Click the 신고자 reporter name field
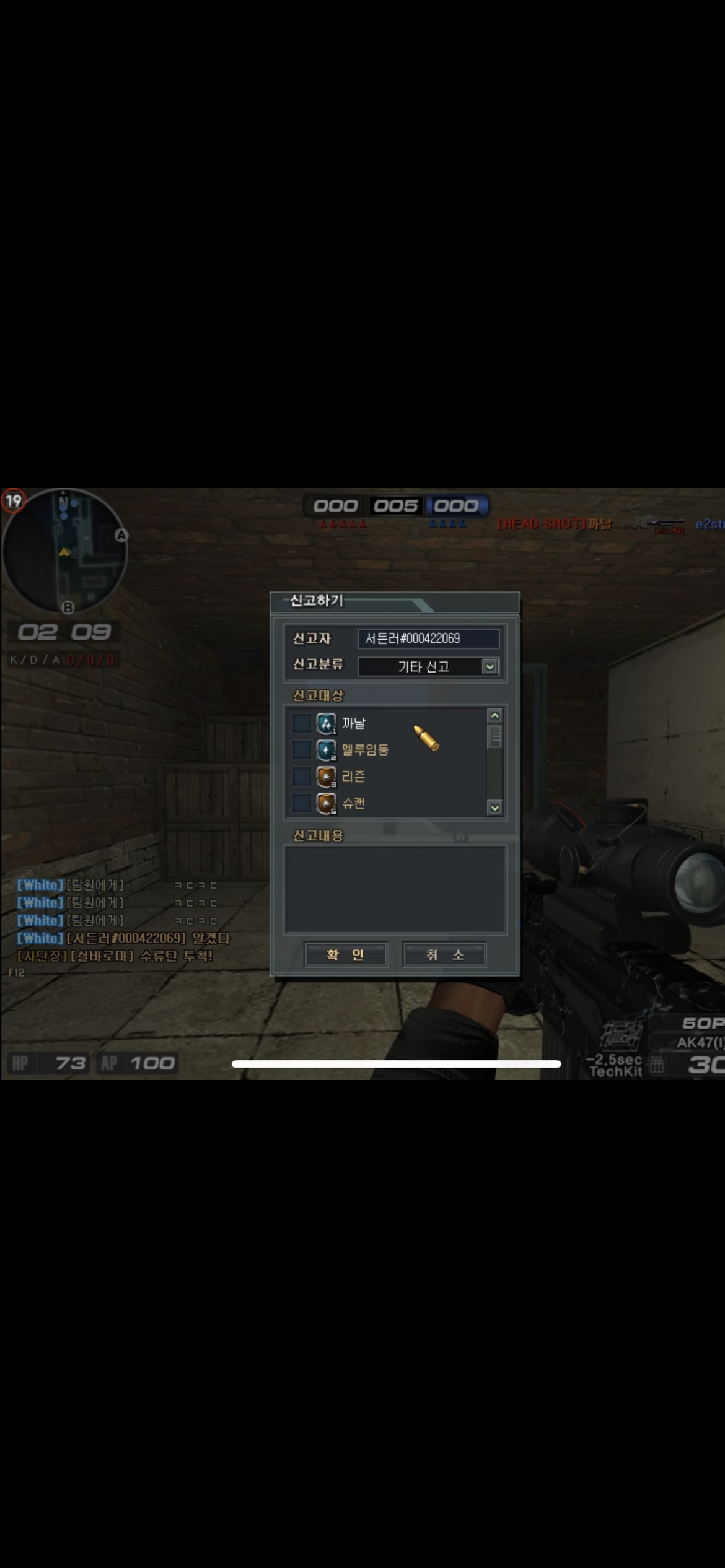Screen dimensions: 725x1568 coord(428,638)
